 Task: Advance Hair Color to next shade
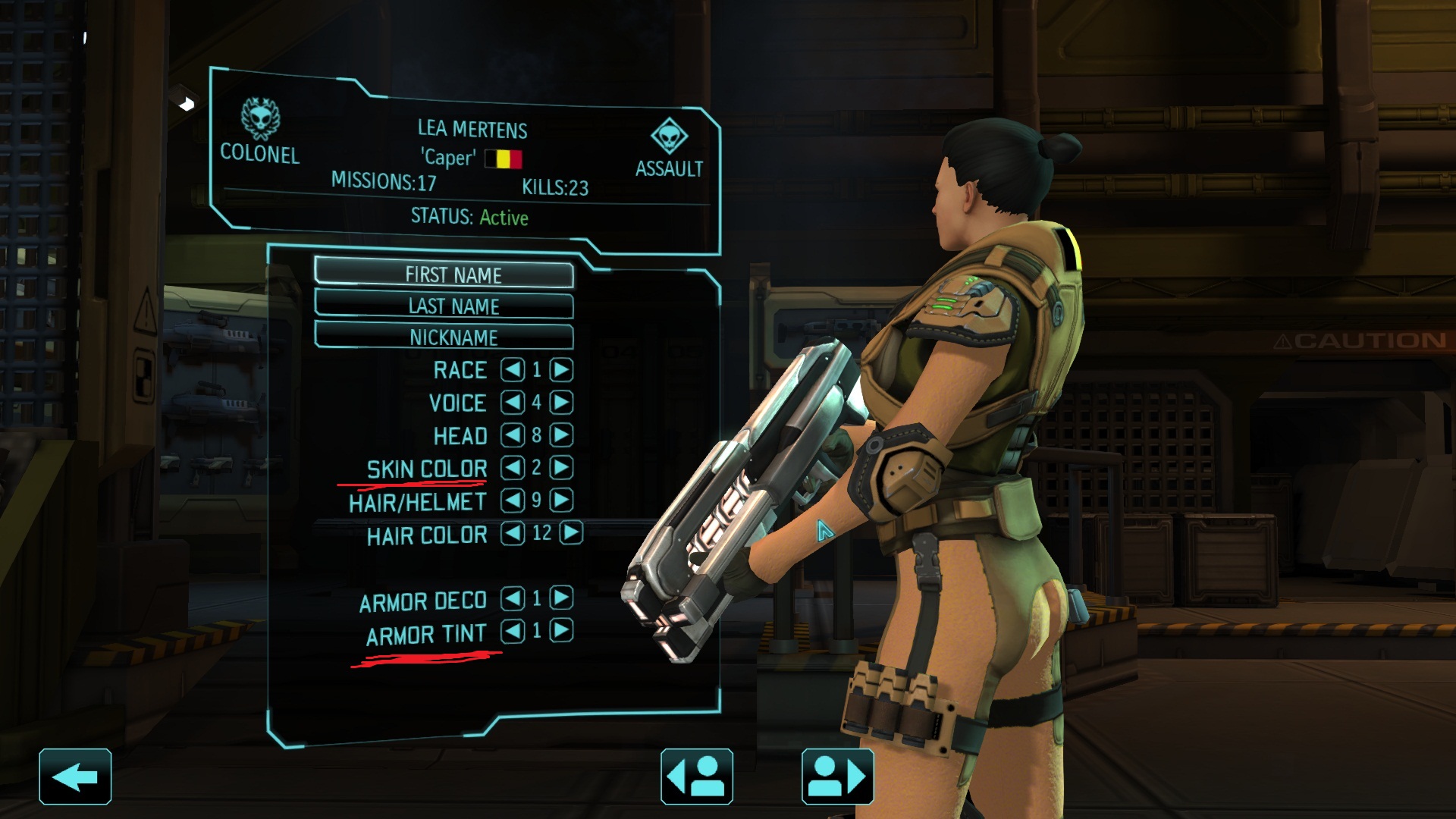(571, 533)
